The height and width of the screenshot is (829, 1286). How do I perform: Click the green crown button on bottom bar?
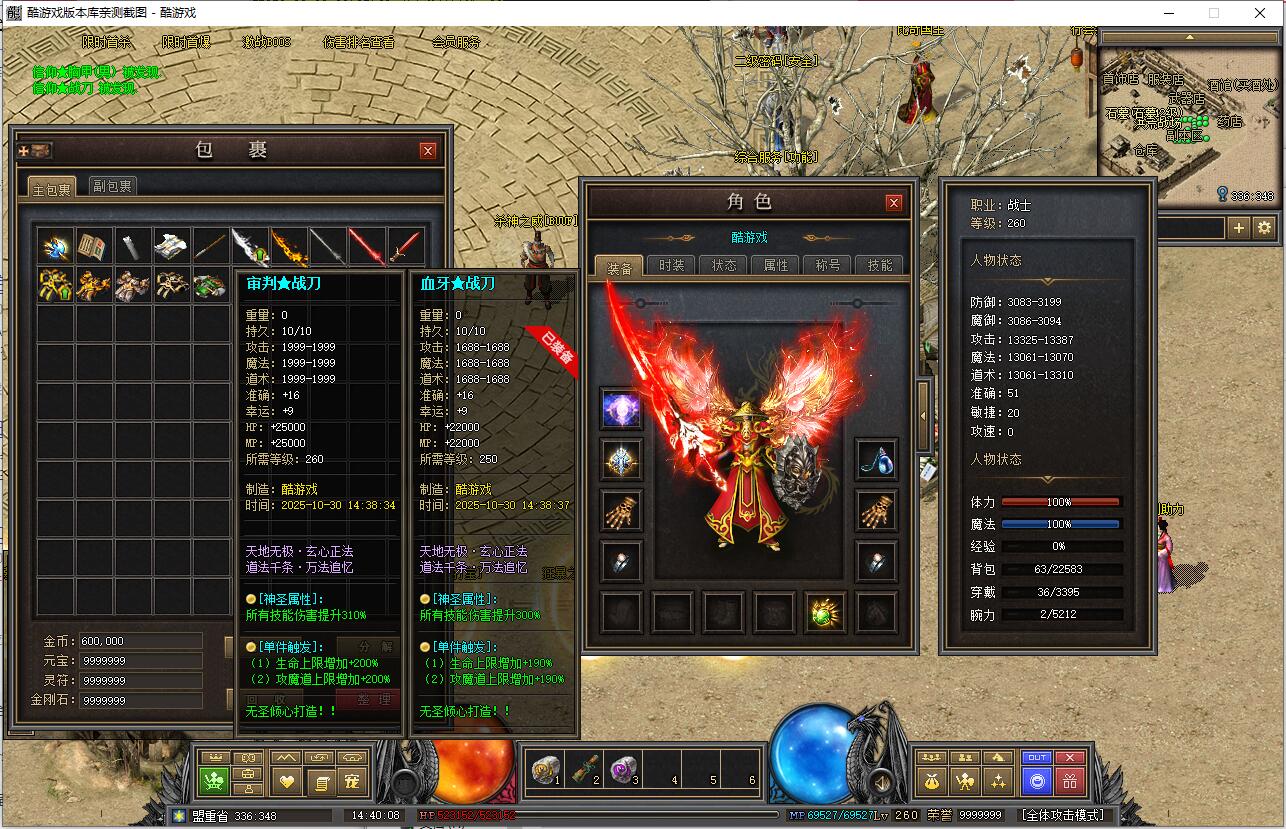[x=214, y=781]
